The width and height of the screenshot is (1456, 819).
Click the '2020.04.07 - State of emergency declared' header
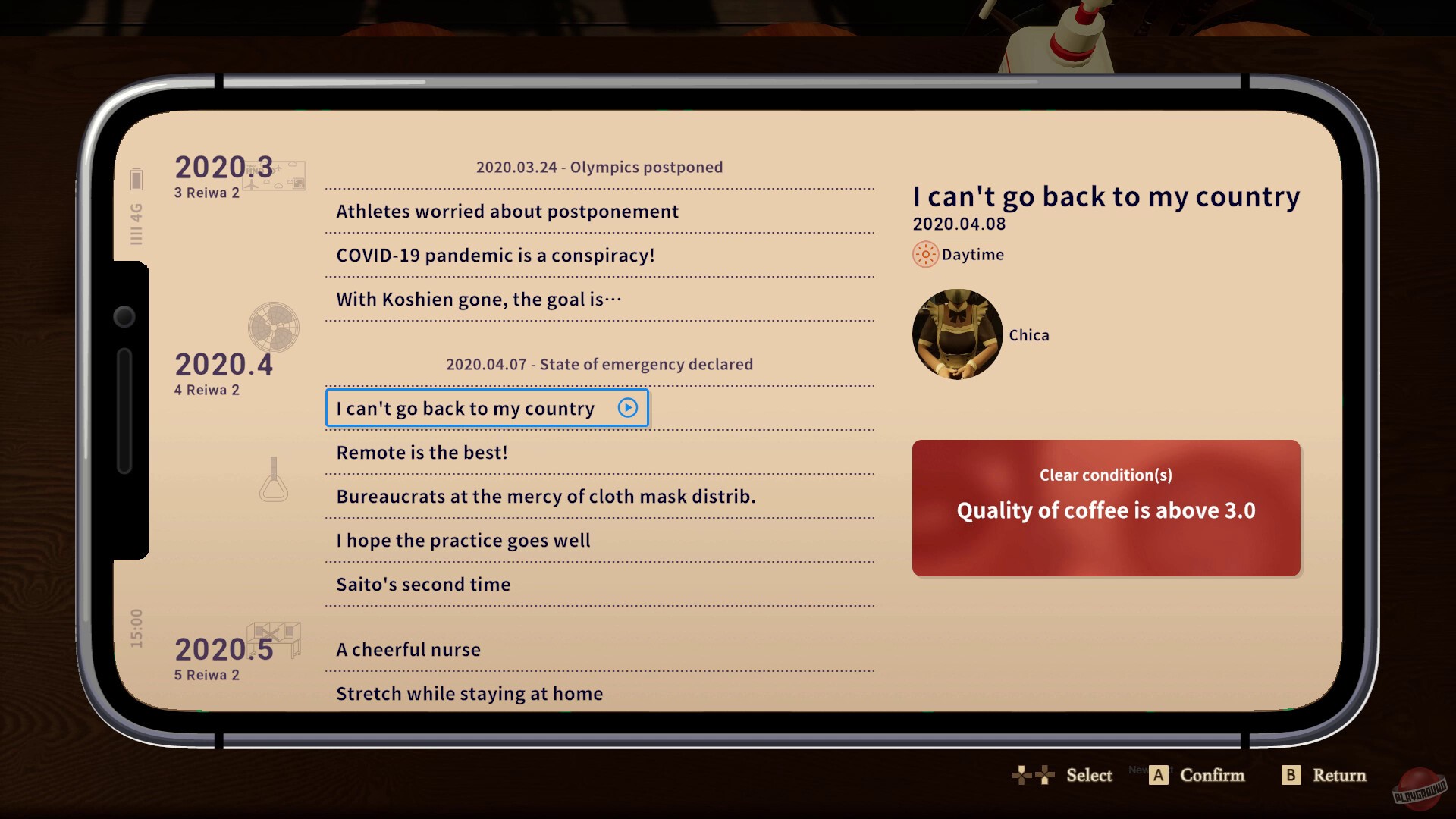[x=599, y=364]
